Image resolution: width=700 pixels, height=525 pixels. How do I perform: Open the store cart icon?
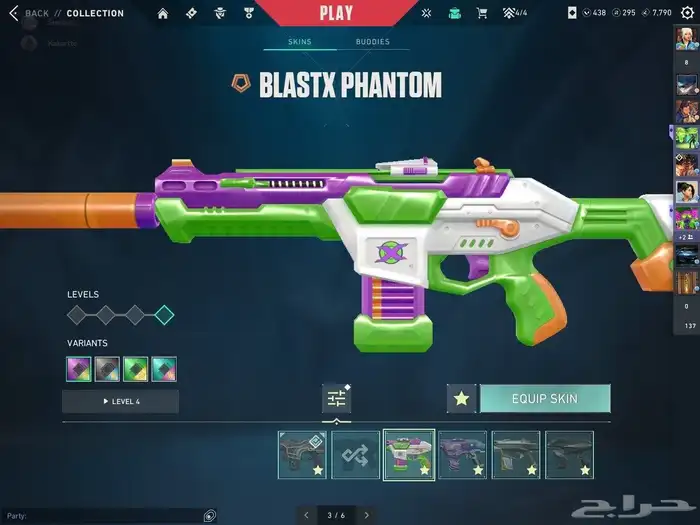click(483, 13)
